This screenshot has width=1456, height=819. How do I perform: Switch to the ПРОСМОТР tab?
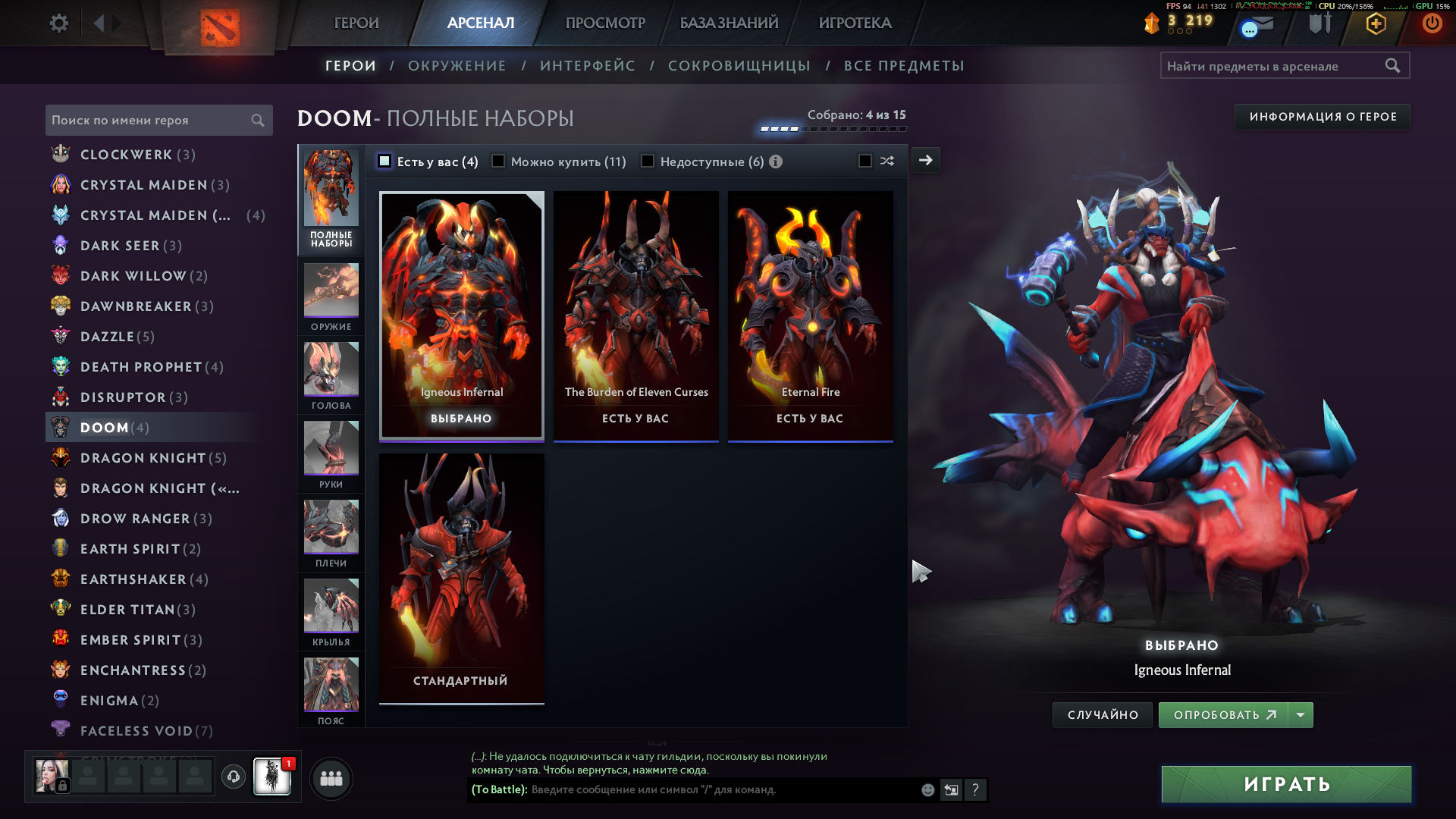point(605,24)
